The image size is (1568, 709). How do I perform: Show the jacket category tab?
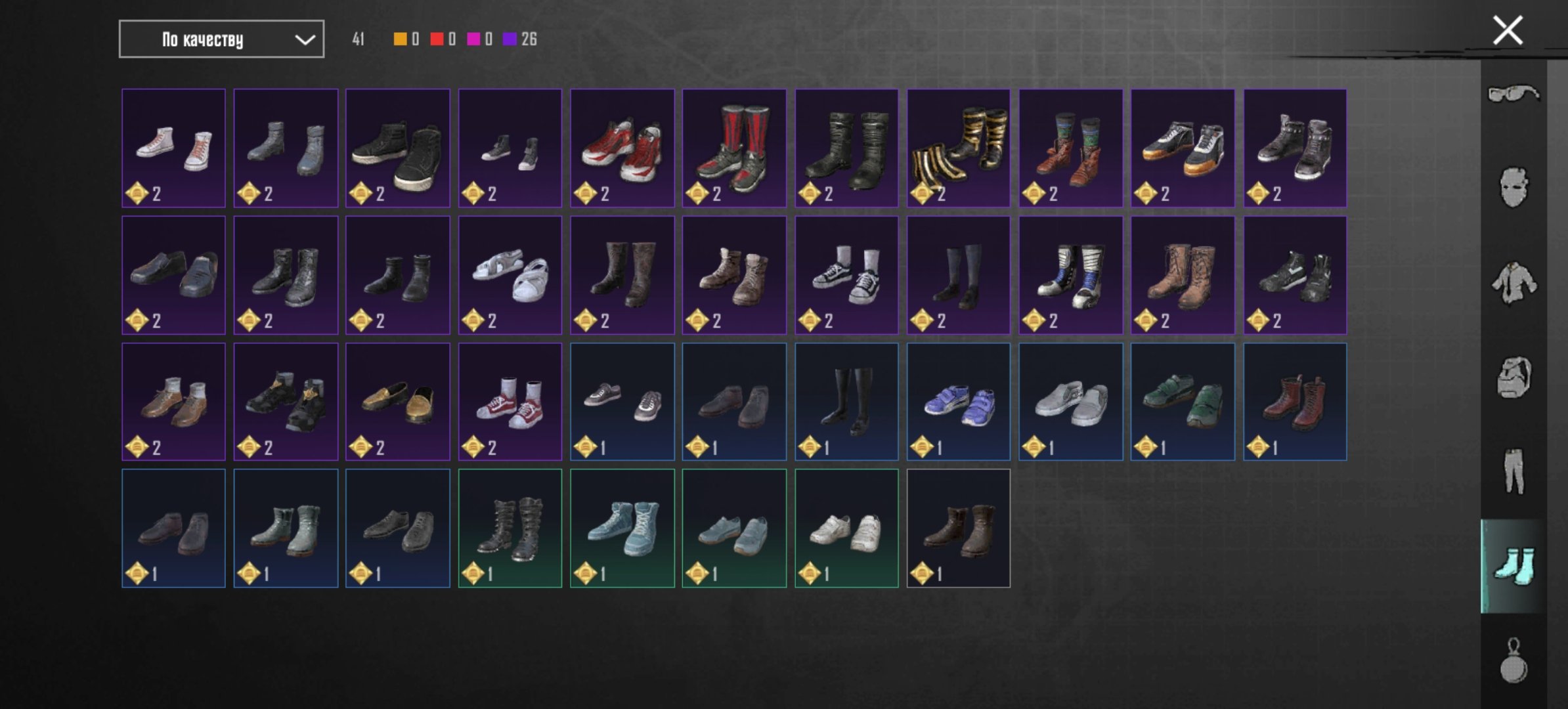pyautogui.click(x=1514, y=283)
